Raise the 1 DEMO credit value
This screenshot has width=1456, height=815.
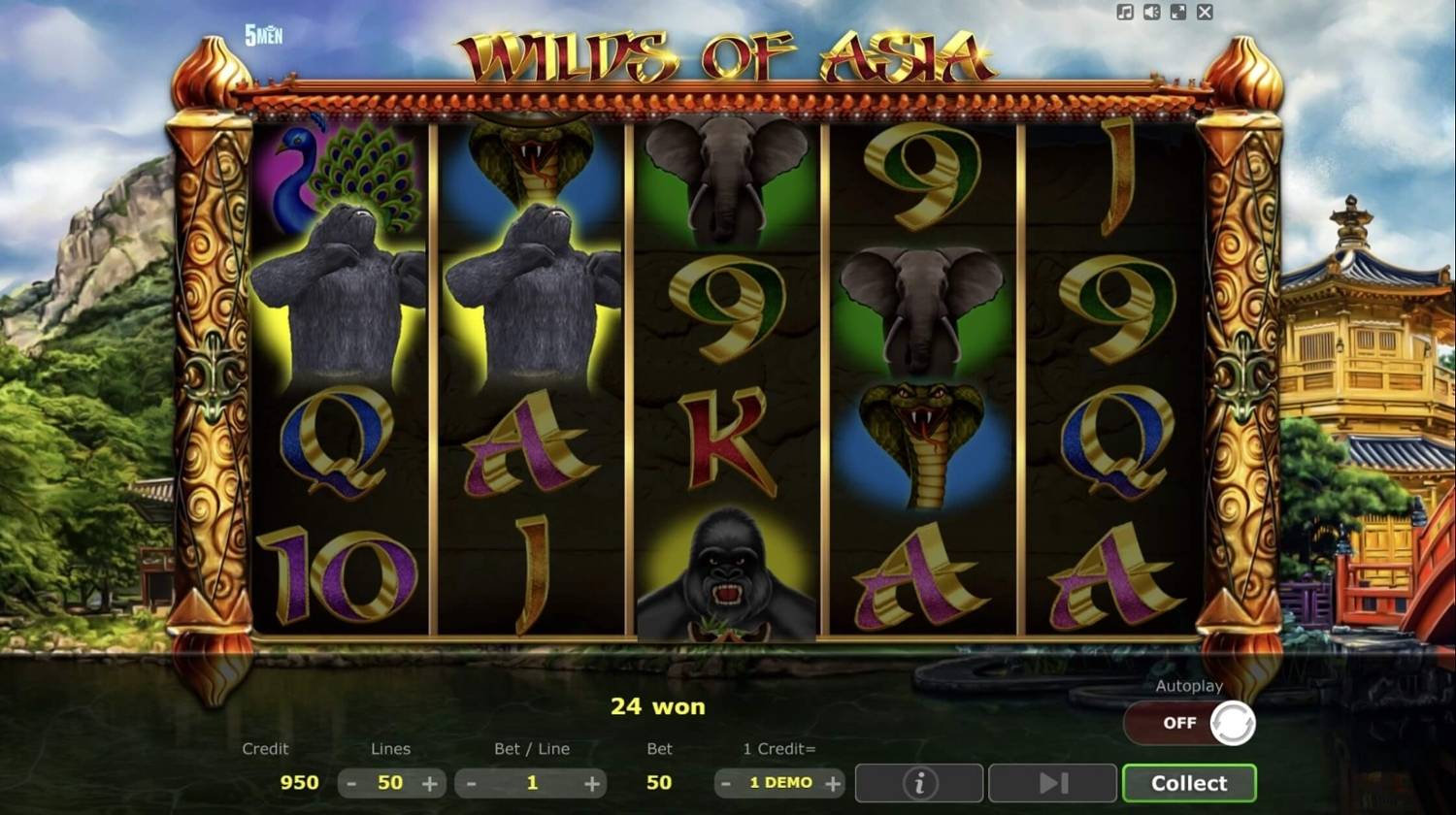click(832, 783)
